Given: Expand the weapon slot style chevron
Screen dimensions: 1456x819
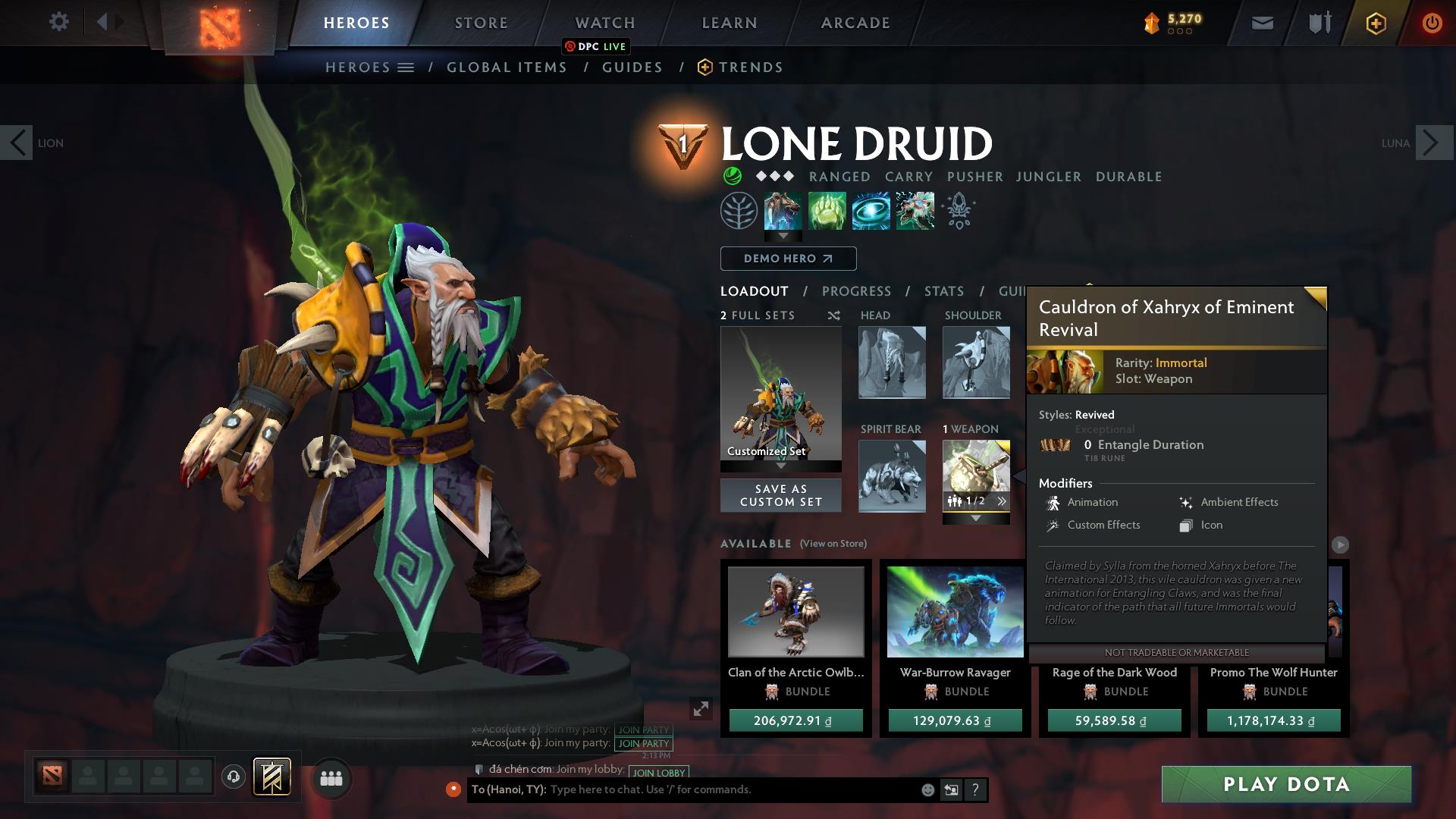Looking at the screenshot, I should [x=1003, y=500].
